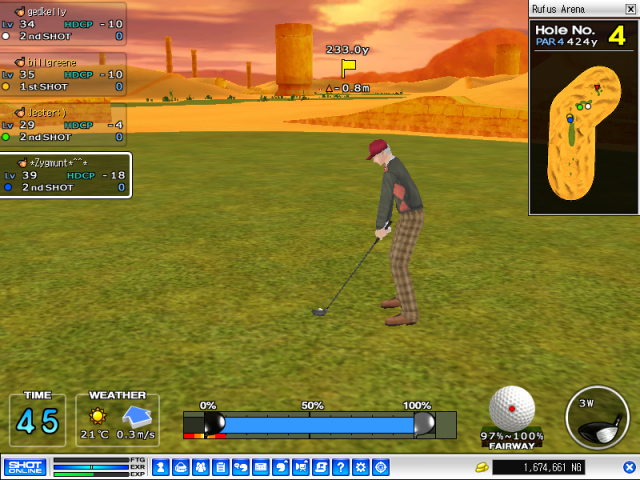Select player Jester:)'s scorecard panel
The width and height of the screenshot is (640, 480).
pos(63,124)
